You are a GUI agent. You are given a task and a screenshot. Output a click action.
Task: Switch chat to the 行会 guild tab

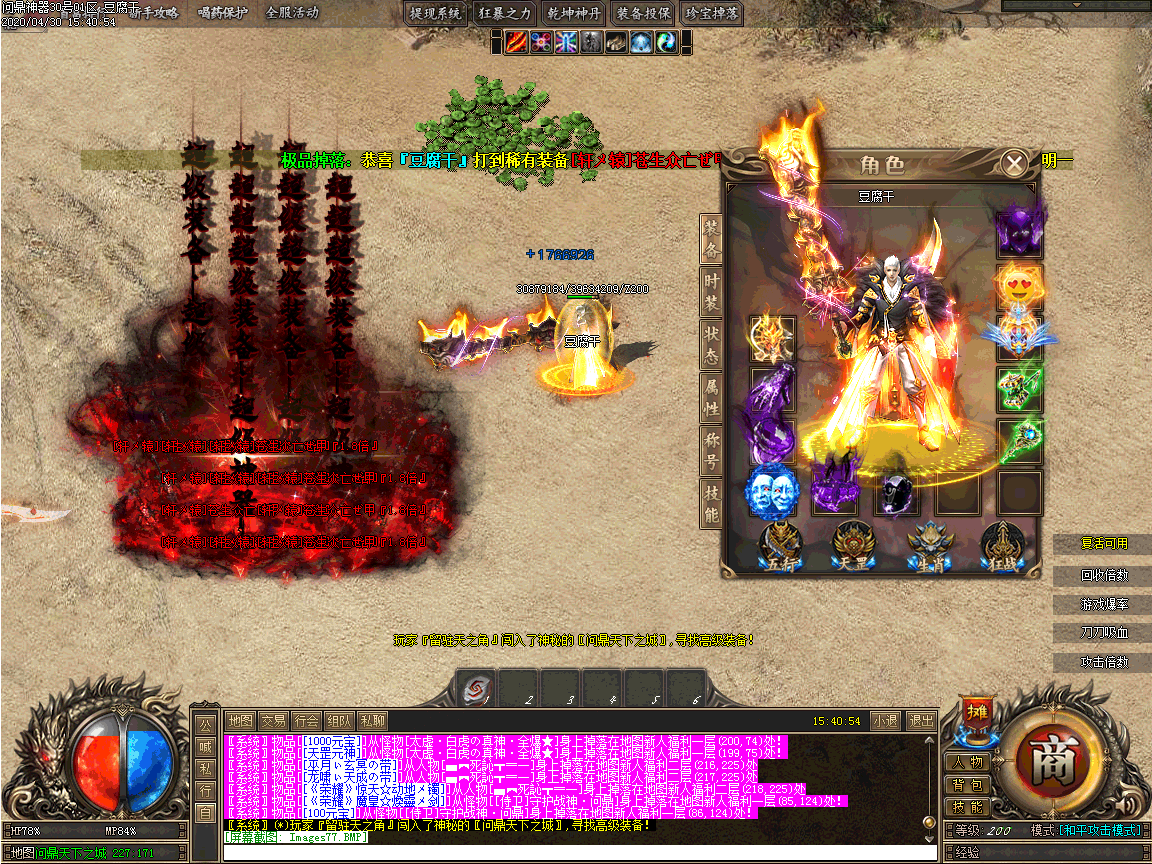click(x=307, y=720)
